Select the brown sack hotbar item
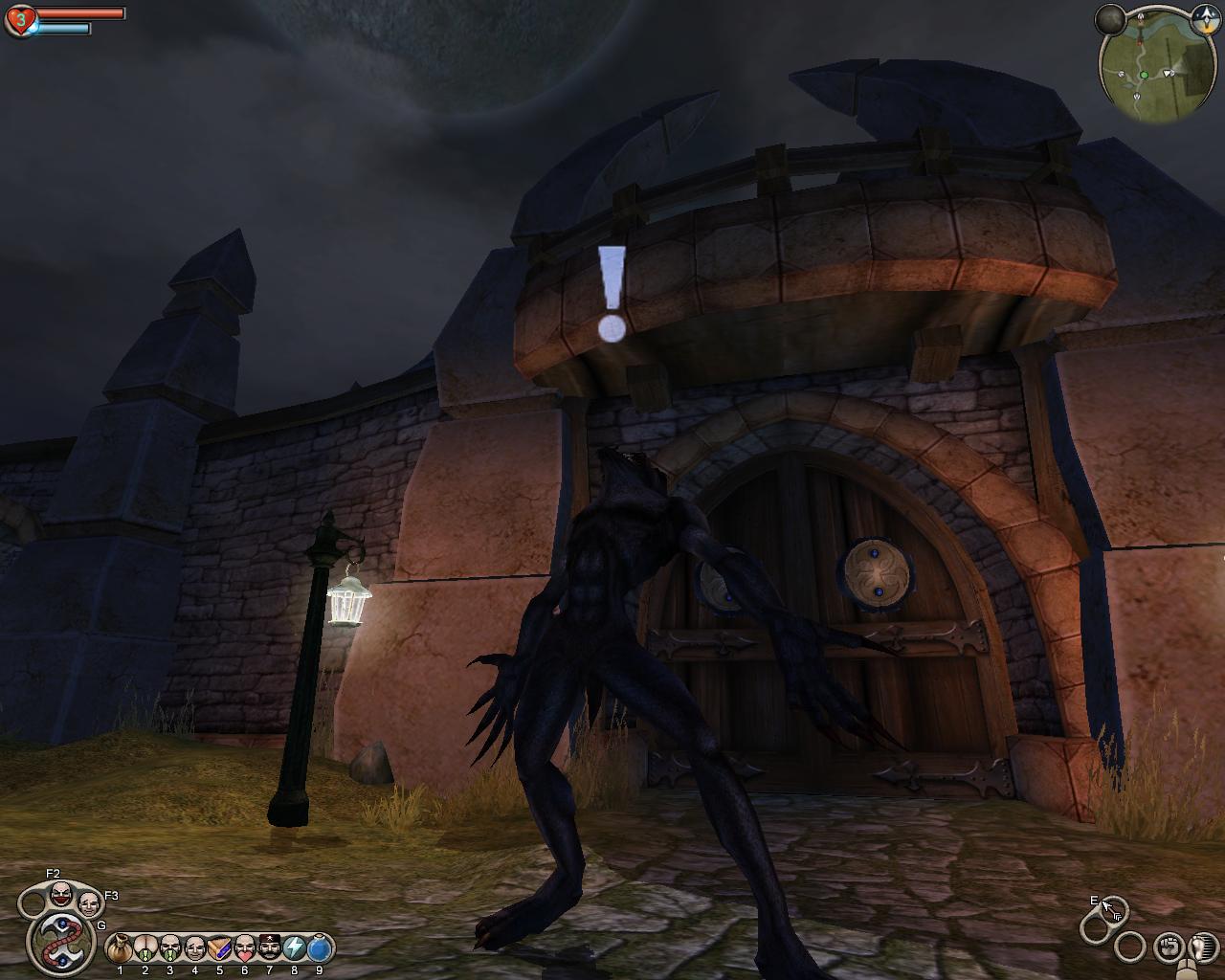This screenshot has width=1225, height=980. [120, 948]
